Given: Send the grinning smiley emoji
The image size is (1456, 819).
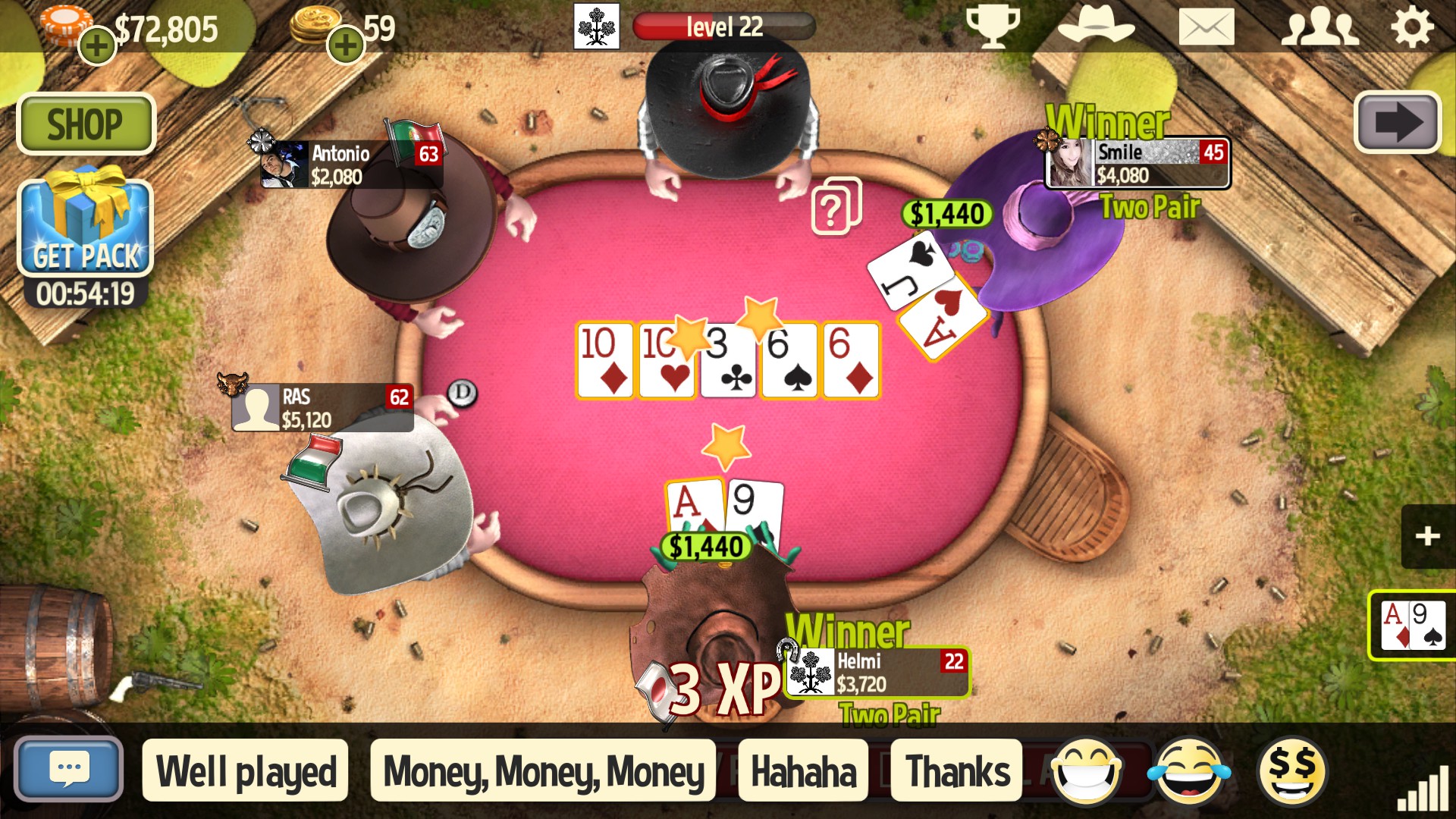Looking at the screenshot, I should pos(1087,769).
